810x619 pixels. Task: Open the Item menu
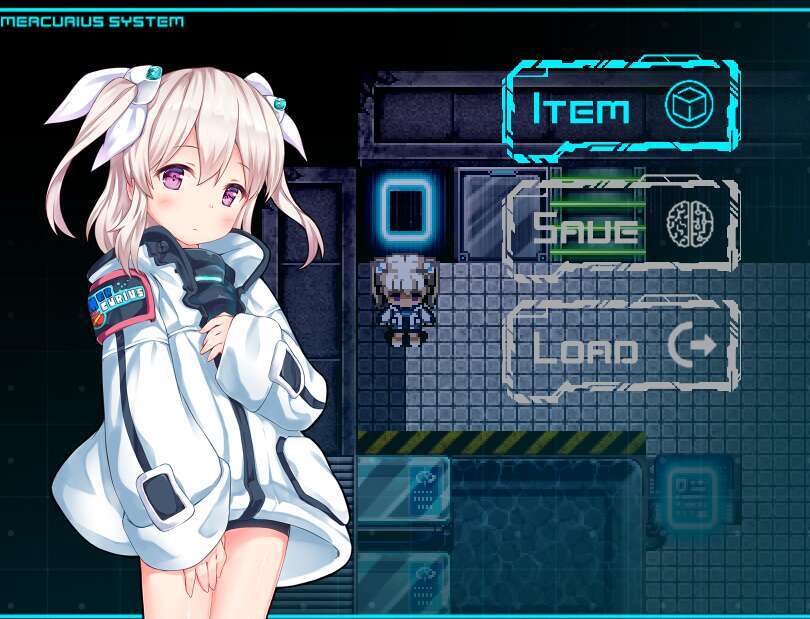[x=621, y=109]
